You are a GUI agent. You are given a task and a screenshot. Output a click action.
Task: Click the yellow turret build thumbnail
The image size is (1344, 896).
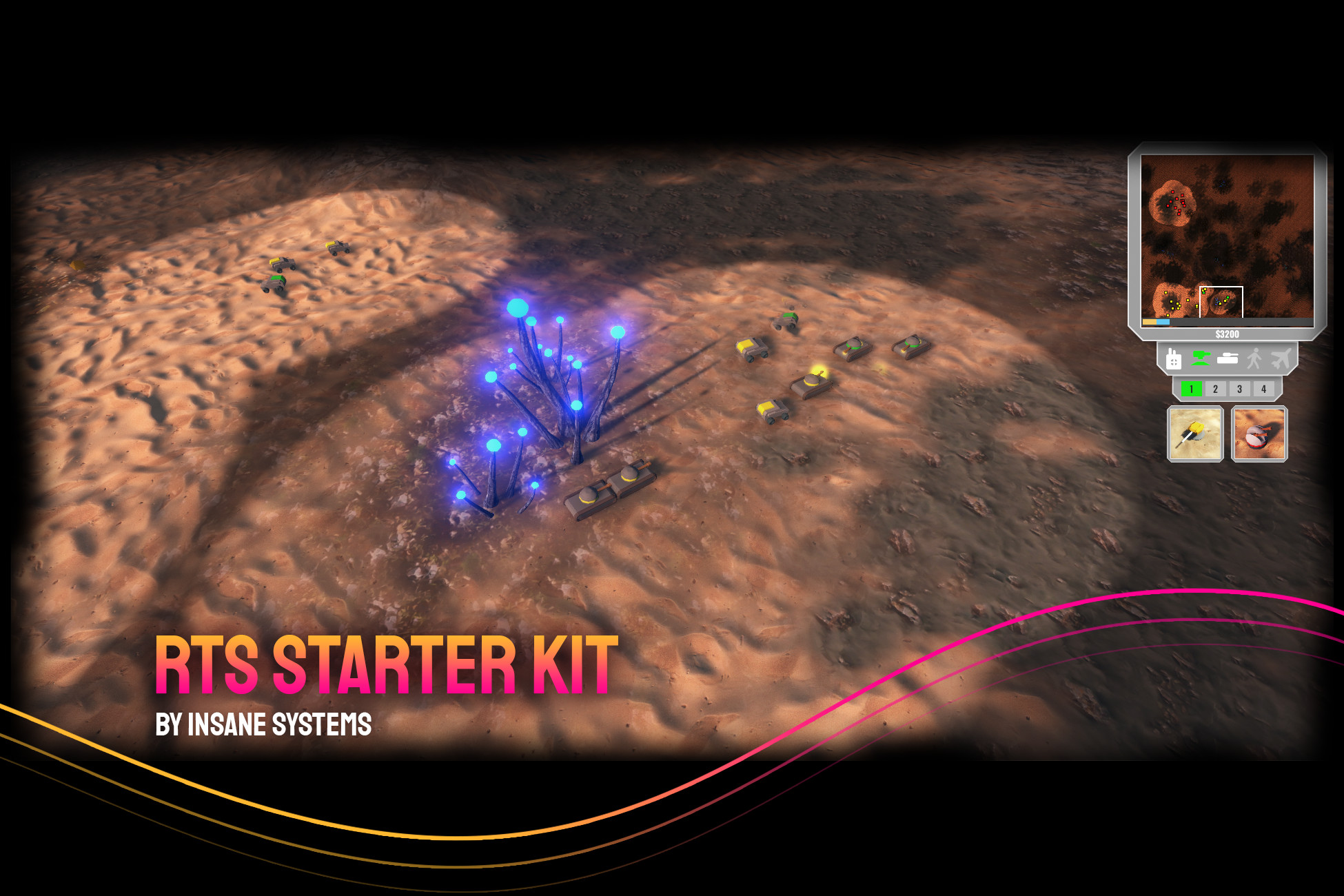point(1195,434)
